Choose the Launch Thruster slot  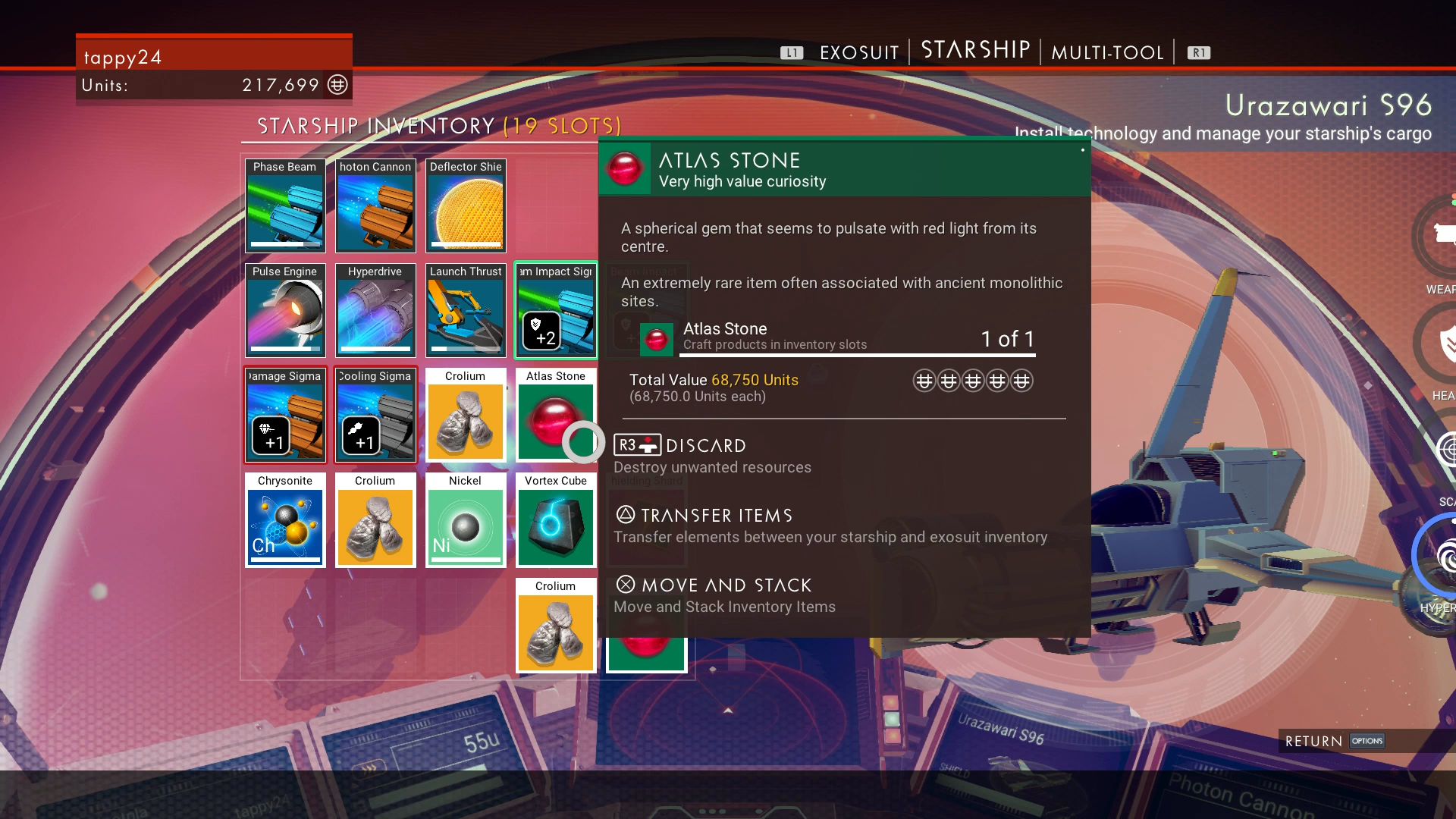[x=466, y=310]
